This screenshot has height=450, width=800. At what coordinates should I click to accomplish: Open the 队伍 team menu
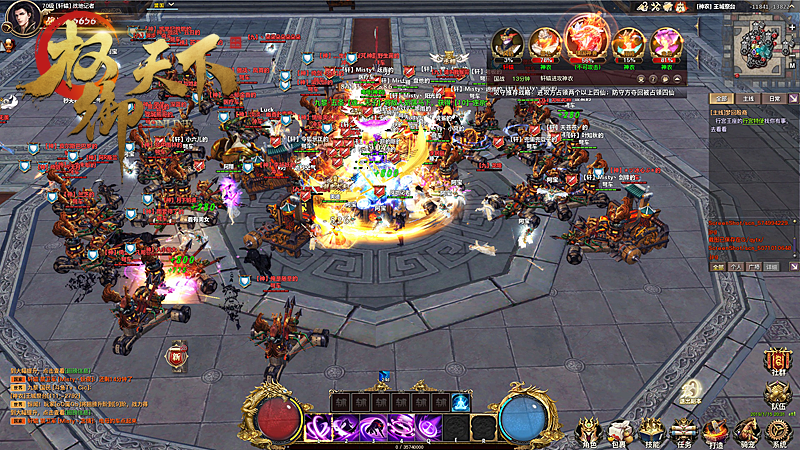pos(779,394)
